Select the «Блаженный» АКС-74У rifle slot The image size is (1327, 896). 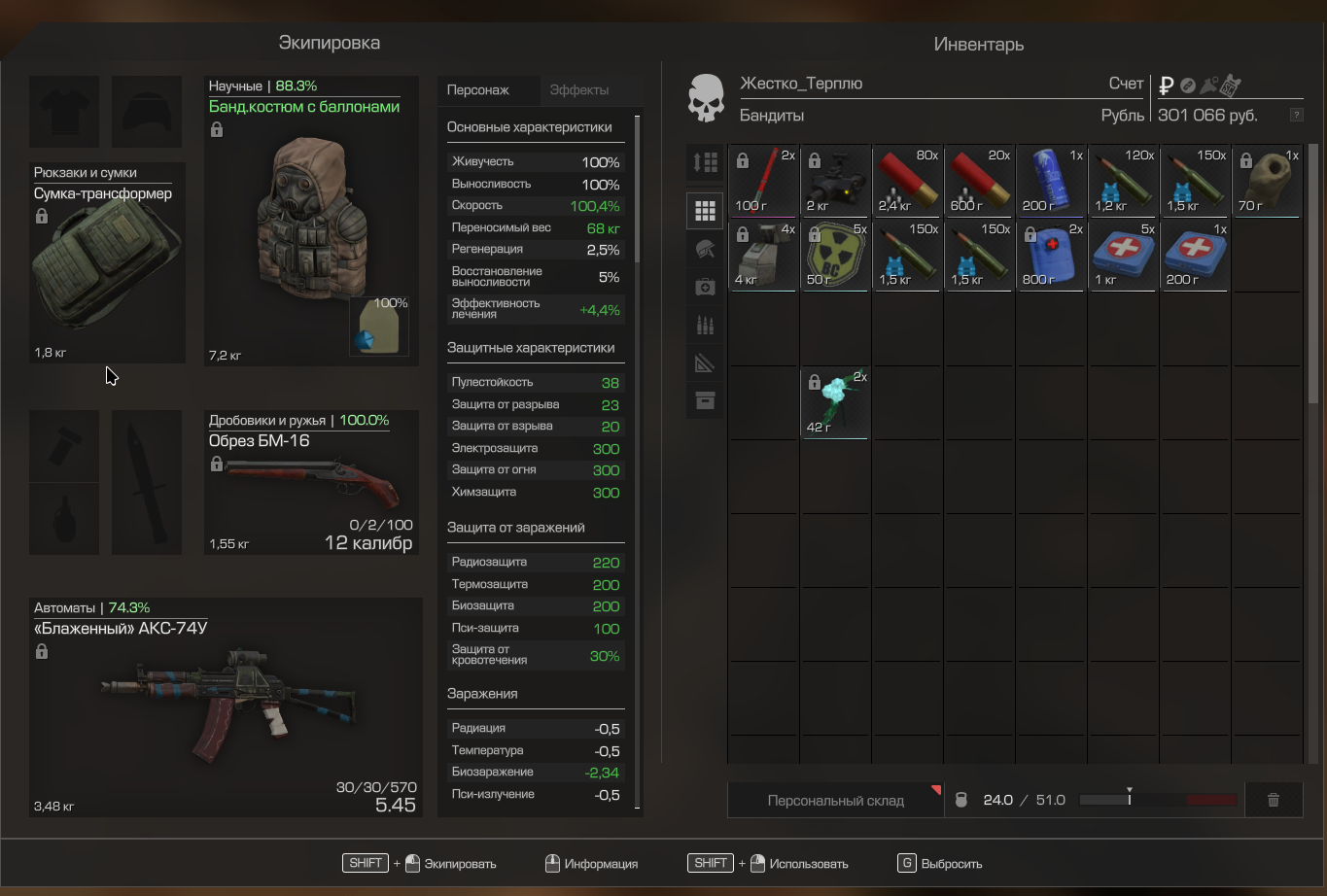click(x=226, y=707)
